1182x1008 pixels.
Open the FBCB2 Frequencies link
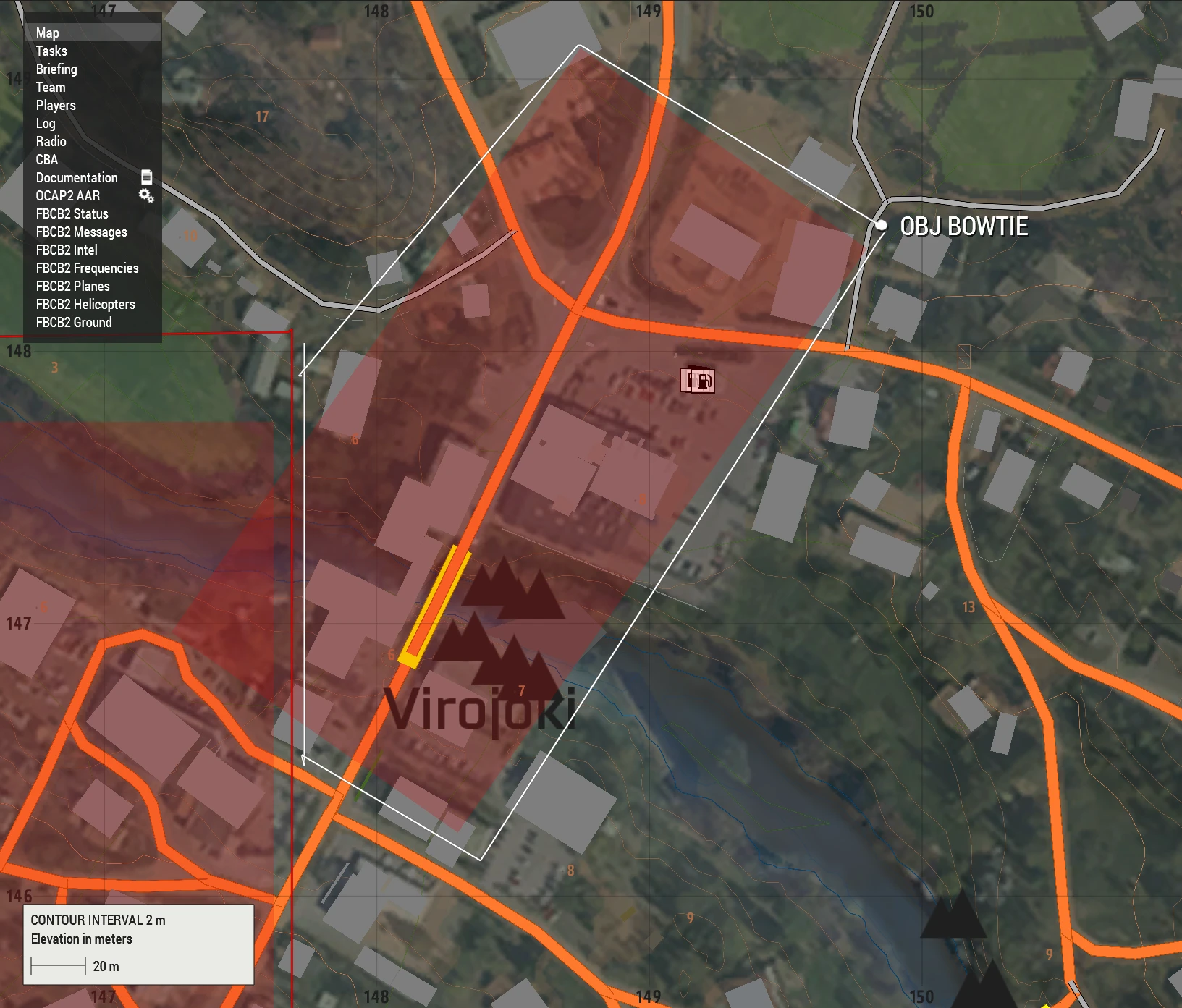click(x=87, y=268)
